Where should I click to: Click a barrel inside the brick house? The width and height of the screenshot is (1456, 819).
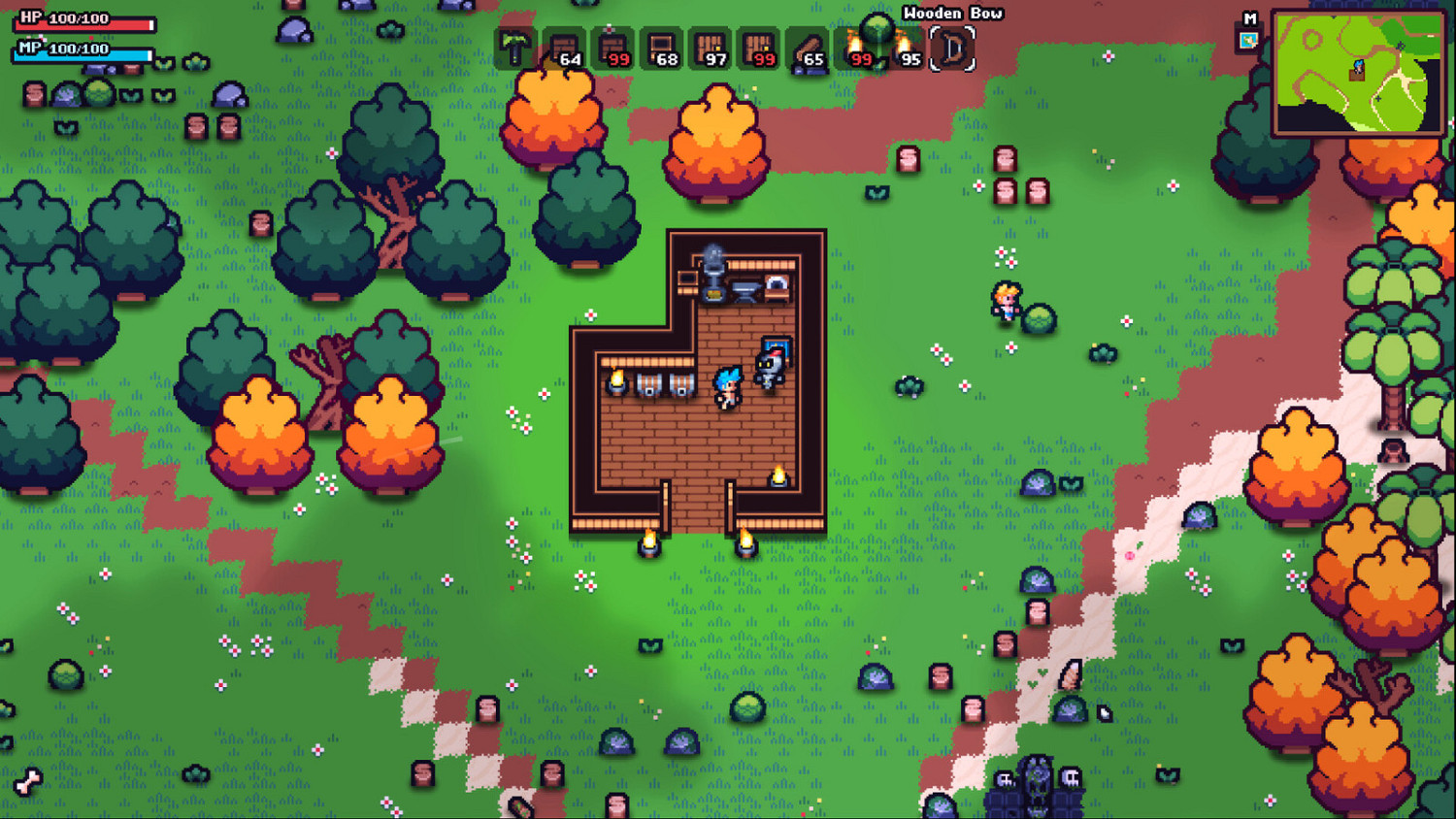pyautogui.click(x=648, y=386)
